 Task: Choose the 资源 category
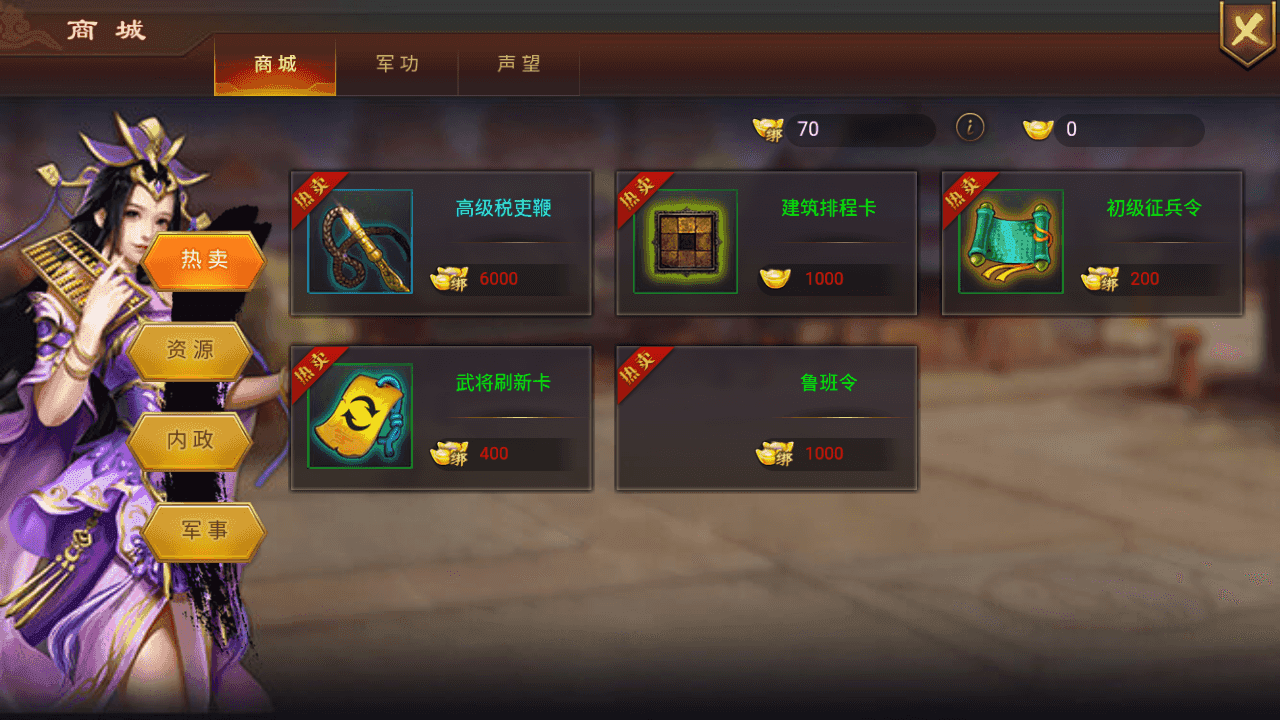(190, 351)
